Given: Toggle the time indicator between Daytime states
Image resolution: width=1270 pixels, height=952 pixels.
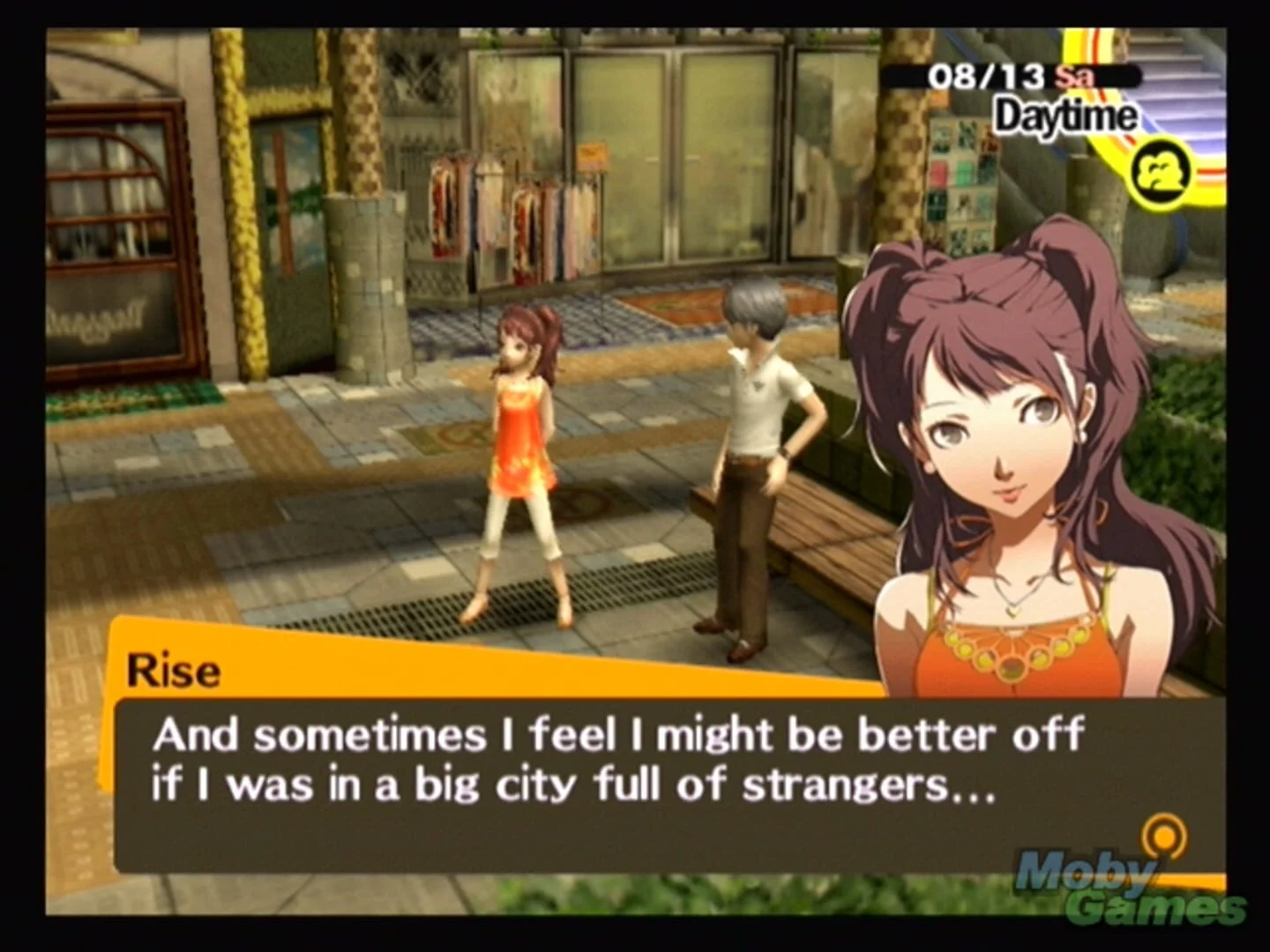Looking at the screenshot, I should (1064, 115).
